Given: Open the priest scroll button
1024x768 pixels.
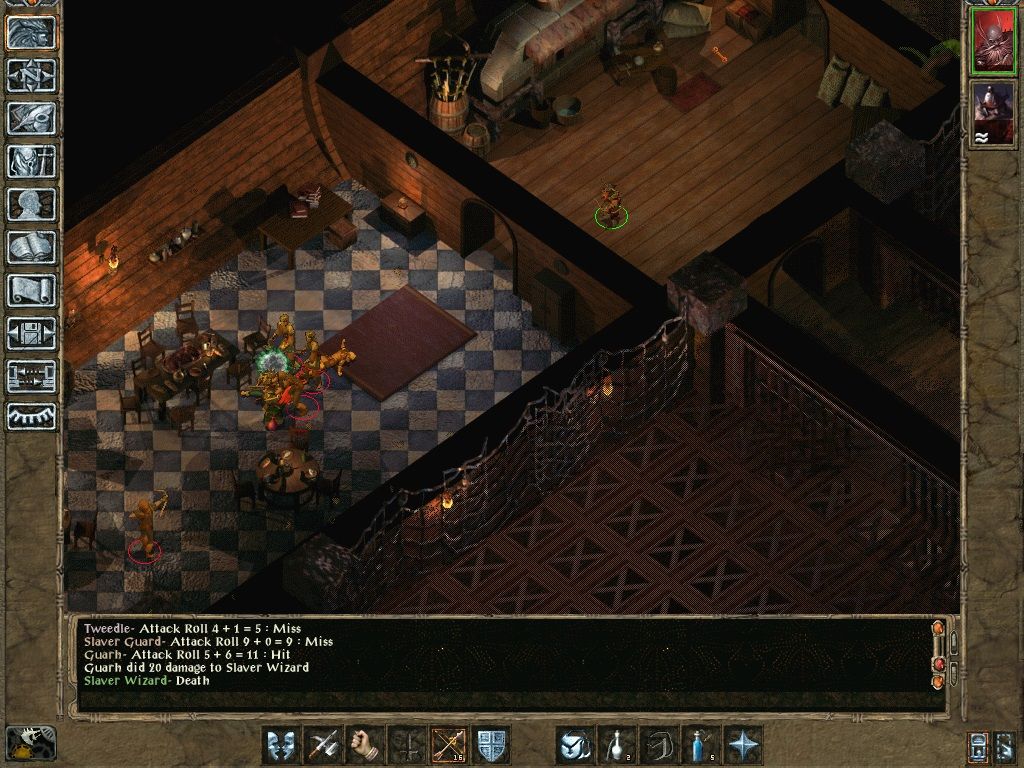Looking at the screenshot, I should click(x=31, y=290).
